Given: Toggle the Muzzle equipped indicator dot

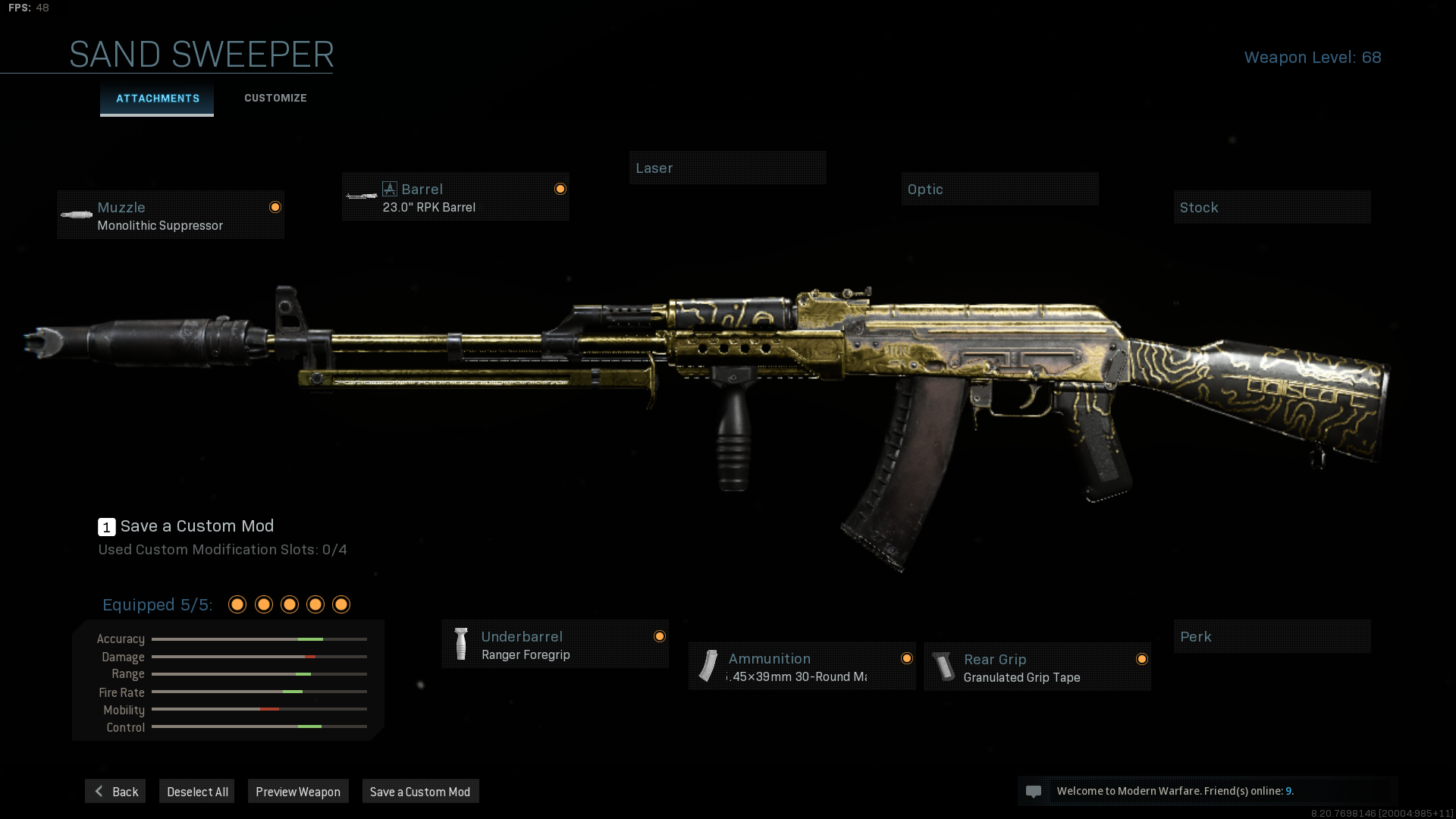Looking at the screenshot, I should [275, 206].
